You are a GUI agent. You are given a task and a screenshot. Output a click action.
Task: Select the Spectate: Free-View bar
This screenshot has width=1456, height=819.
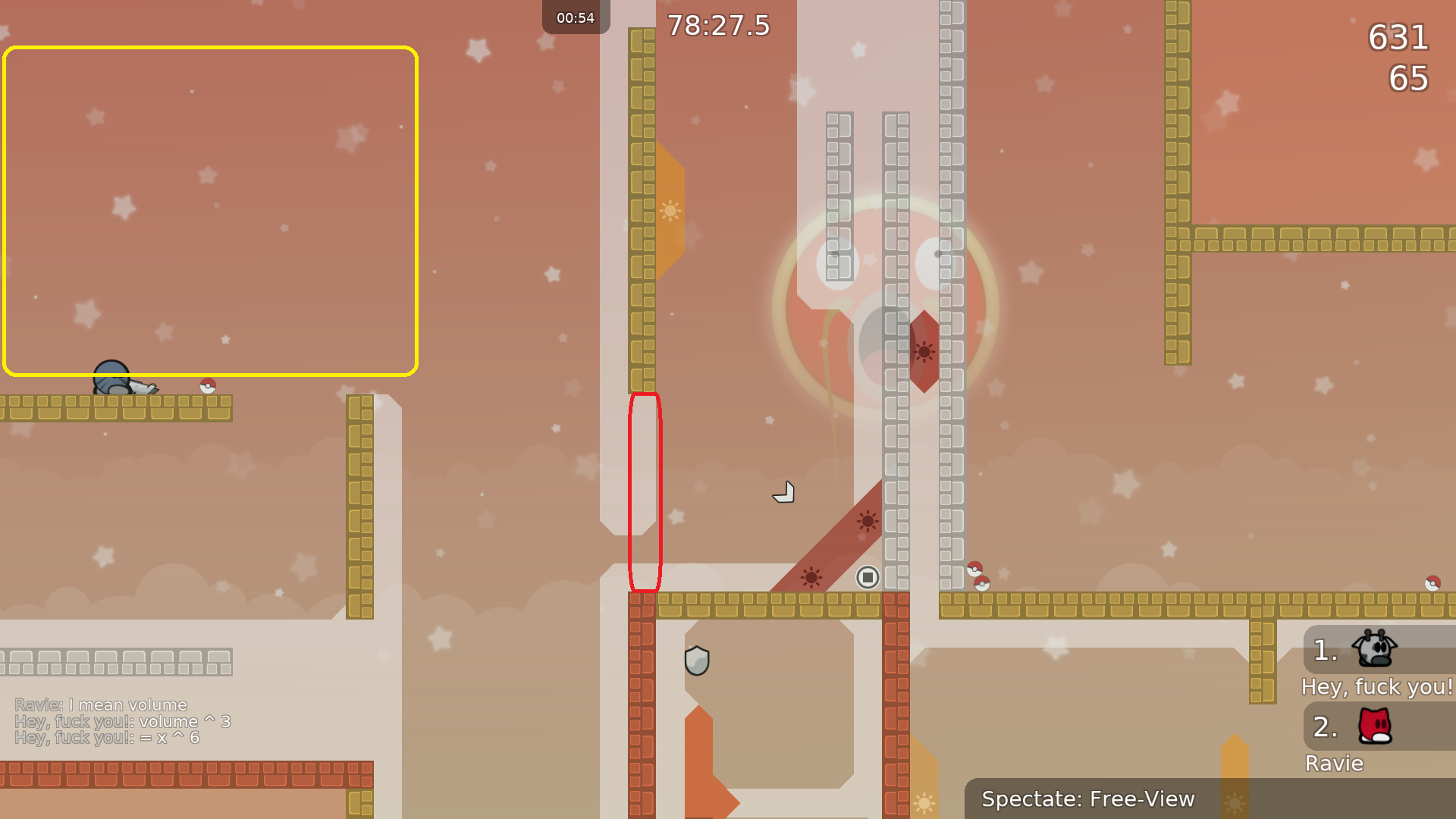pos(1088,799)
